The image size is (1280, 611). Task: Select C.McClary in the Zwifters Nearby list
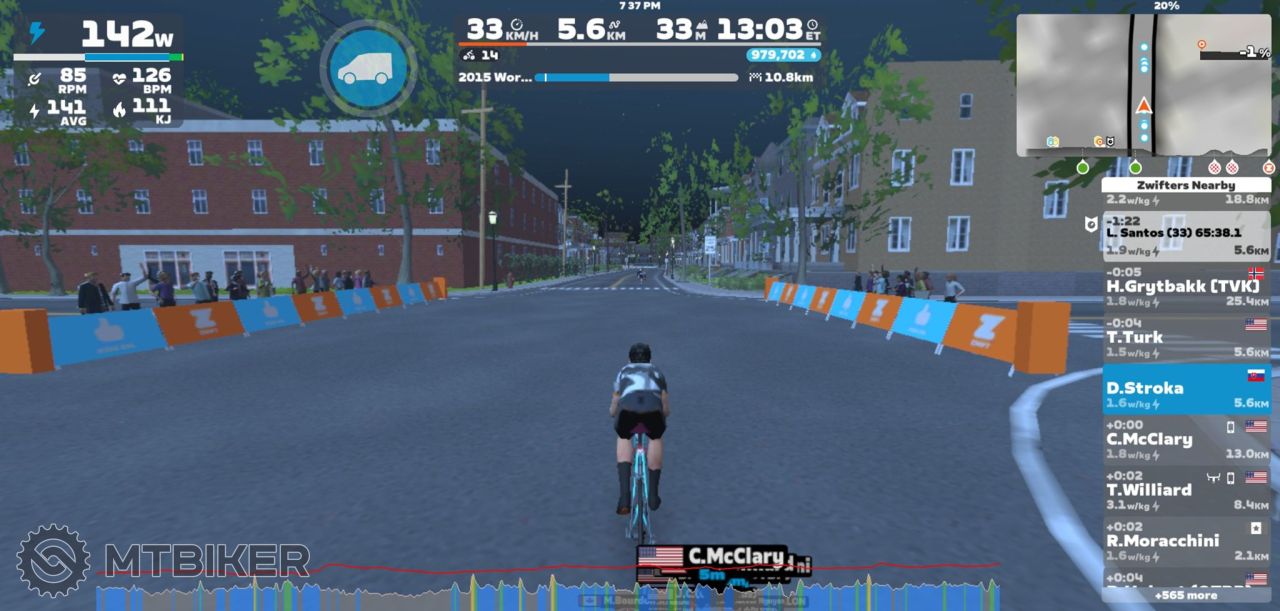click(x=1186, y=439)
